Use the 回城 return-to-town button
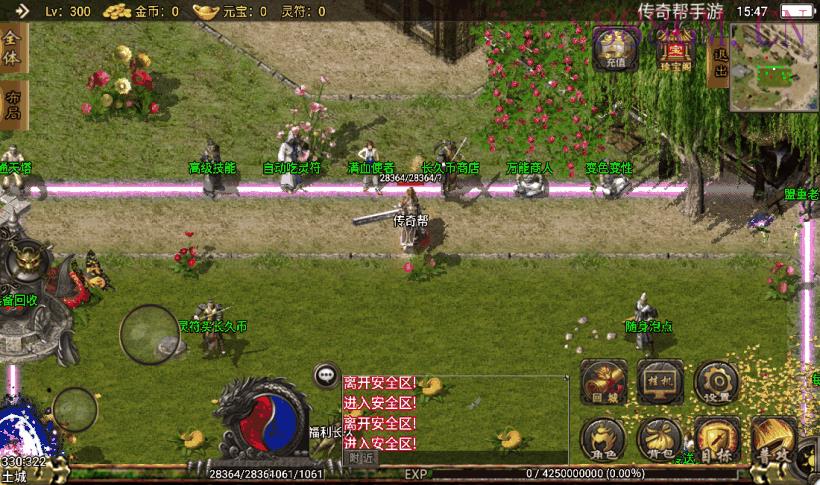820x485 pixels. (x=603, y=382)
